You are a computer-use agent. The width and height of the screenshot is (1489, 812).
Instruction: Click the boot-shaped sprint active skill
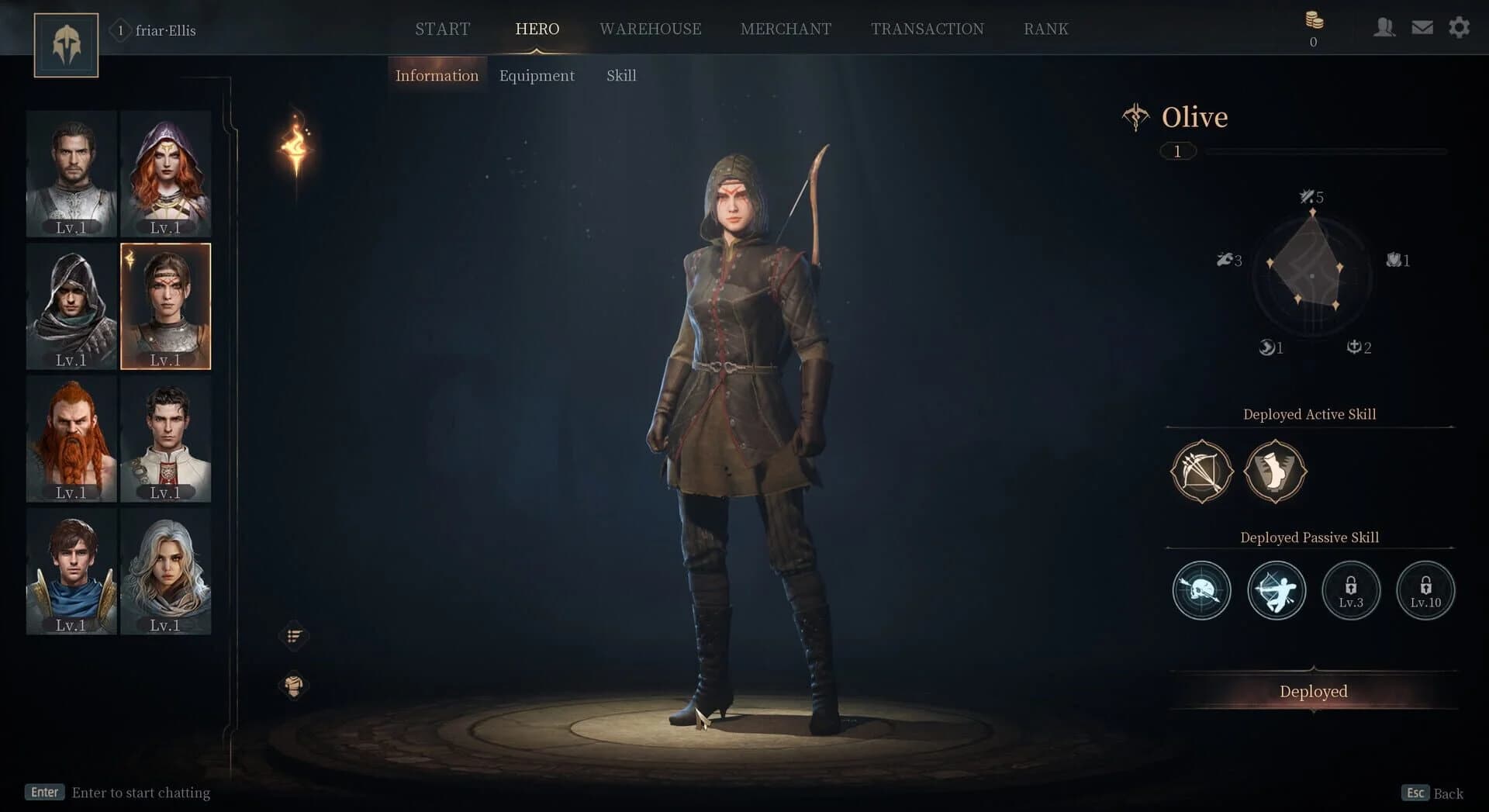tap(1275, 472)
